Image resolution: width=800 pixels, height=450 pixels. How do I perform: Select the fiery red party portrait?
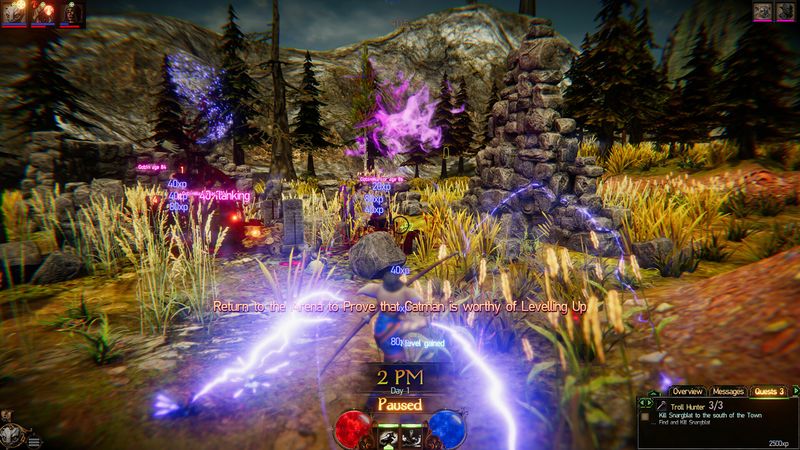coord(45,12)
